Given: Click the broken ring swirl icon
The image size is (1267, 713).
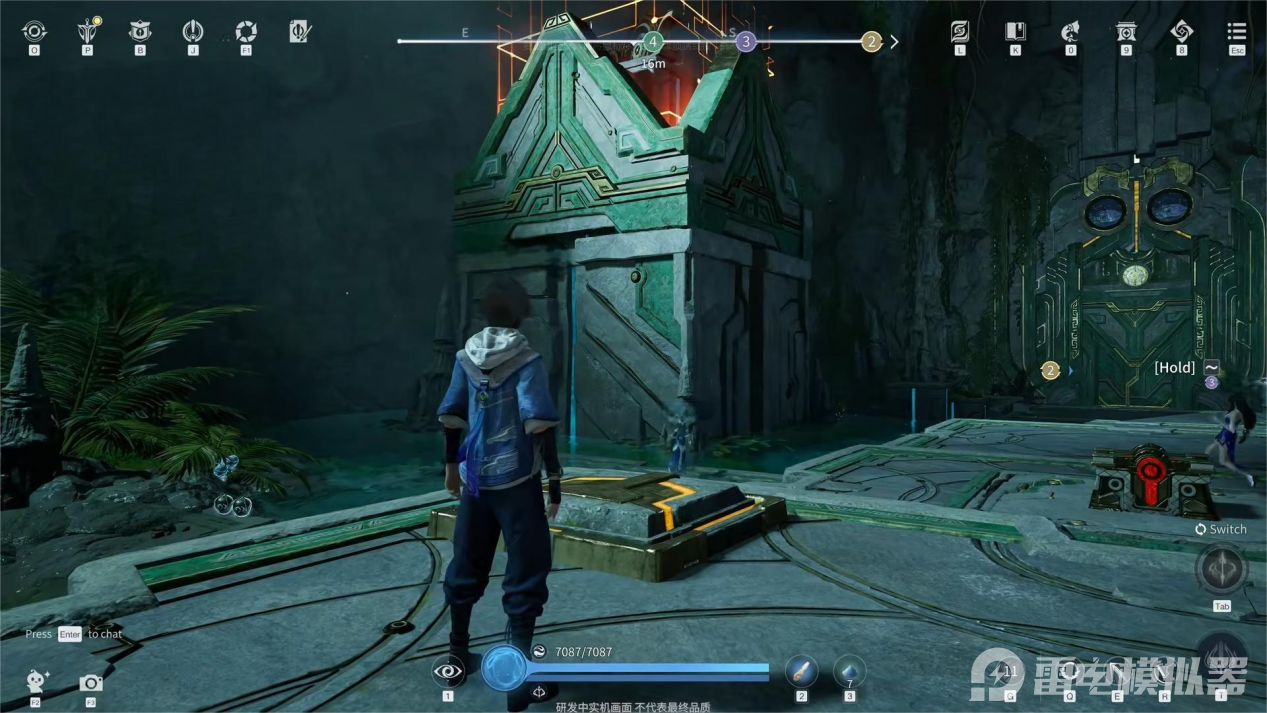Looking at the screenshot, I should point(246,32).
